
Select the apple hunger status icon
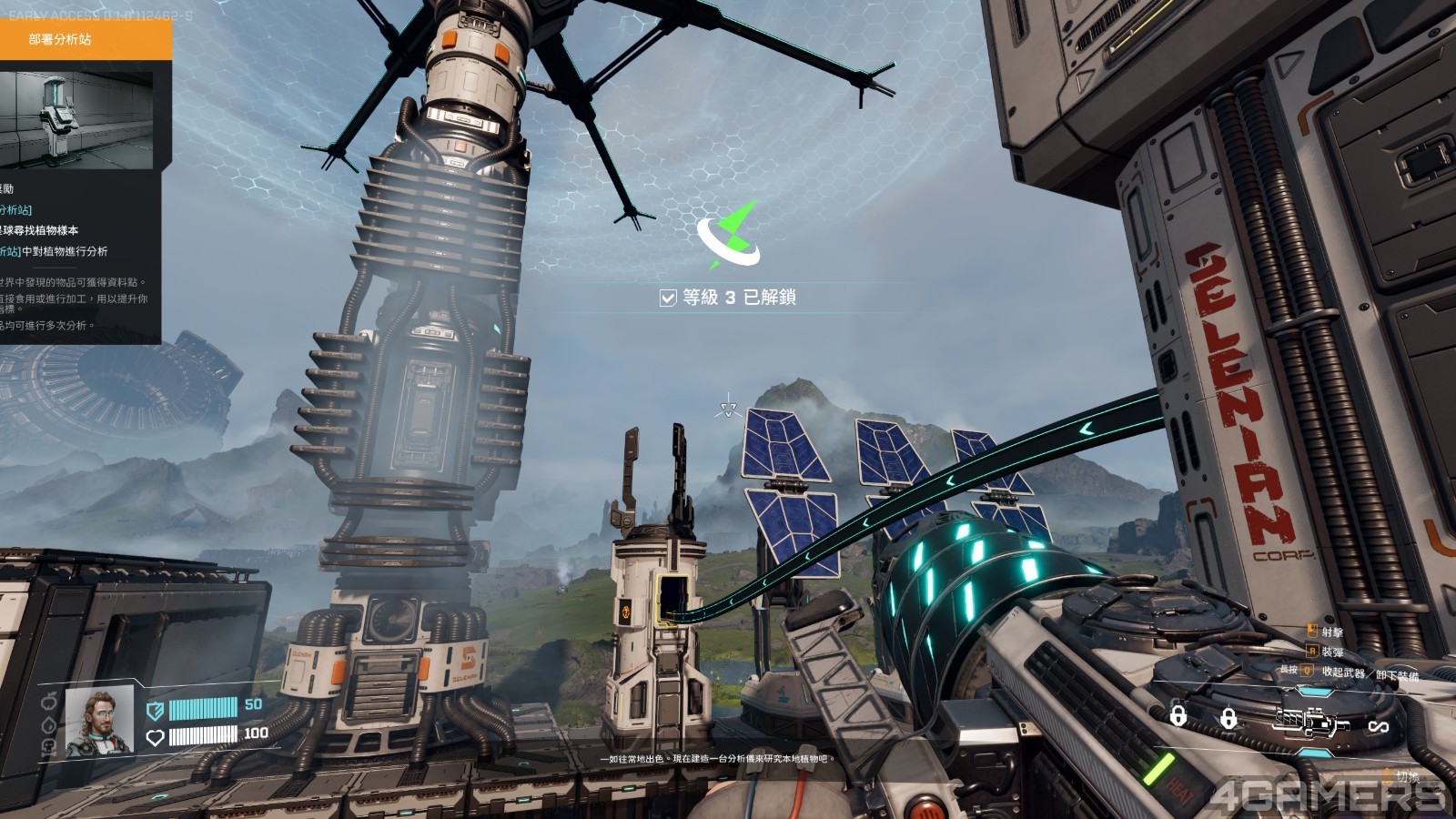pyautogui.click(x=49, y=701)
